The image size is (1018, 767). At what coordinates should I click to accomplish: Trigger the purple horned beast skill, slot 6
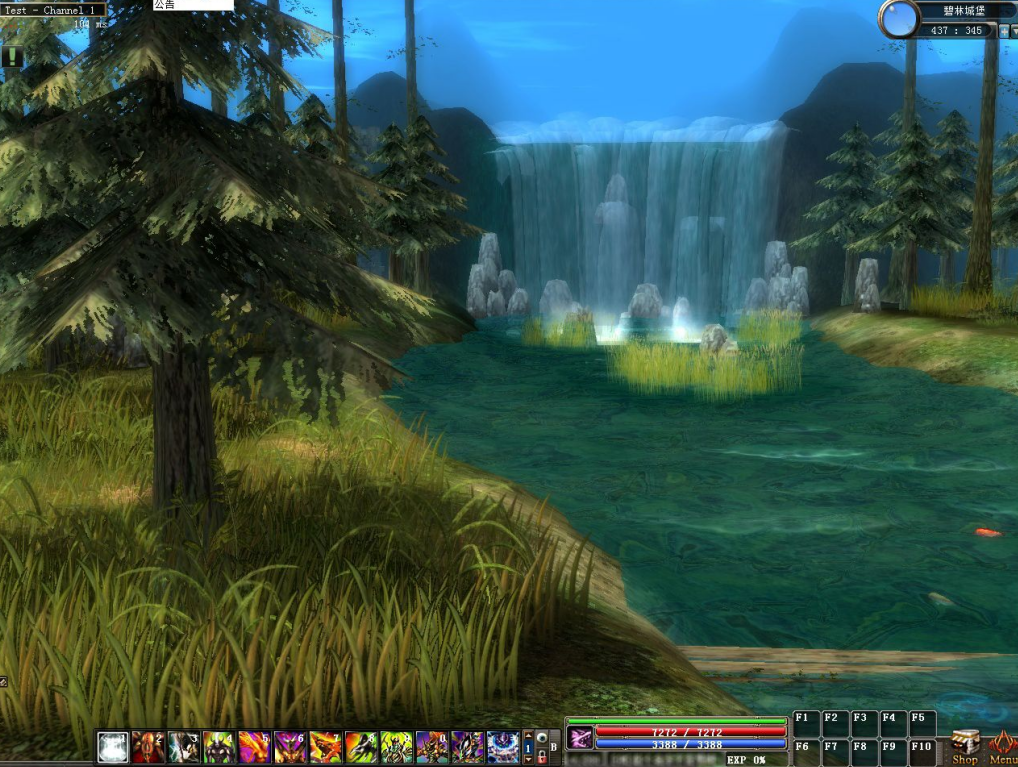(290, 747)
